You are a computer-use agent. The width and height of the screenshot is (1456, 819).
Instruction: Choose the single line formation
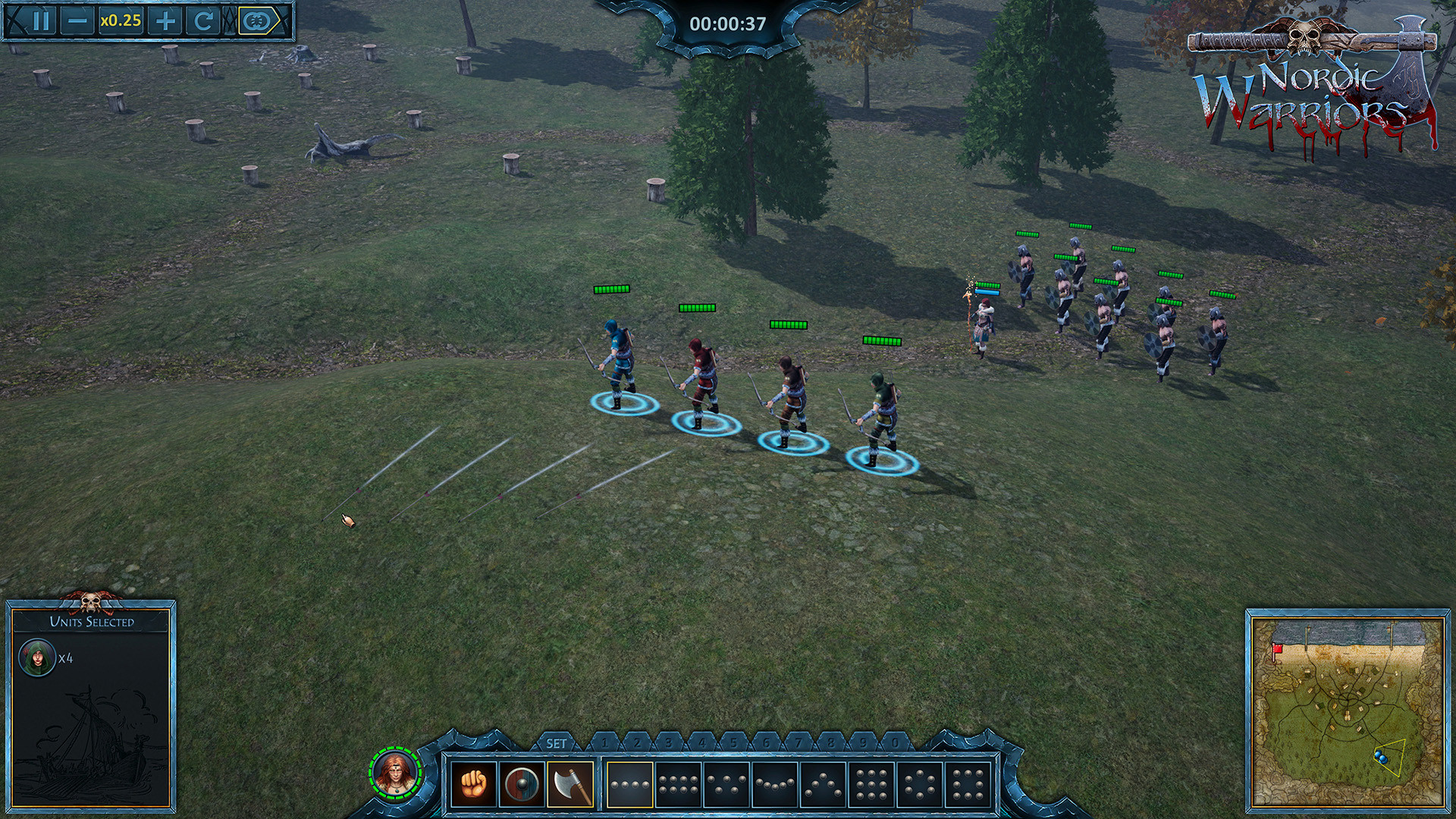[630, 784]
